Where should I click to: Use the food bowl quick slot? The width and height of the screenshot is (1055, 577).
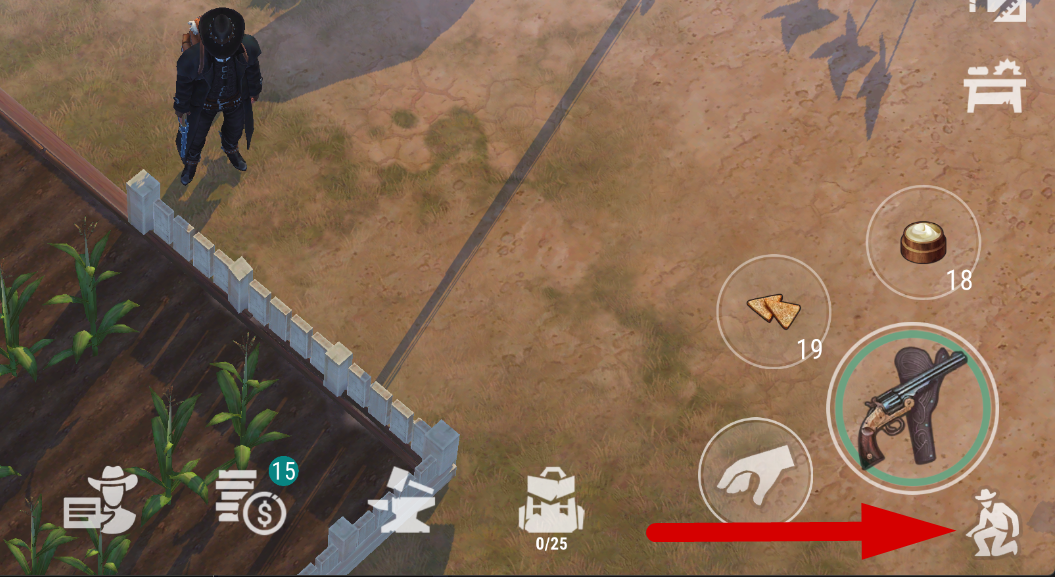923,241
